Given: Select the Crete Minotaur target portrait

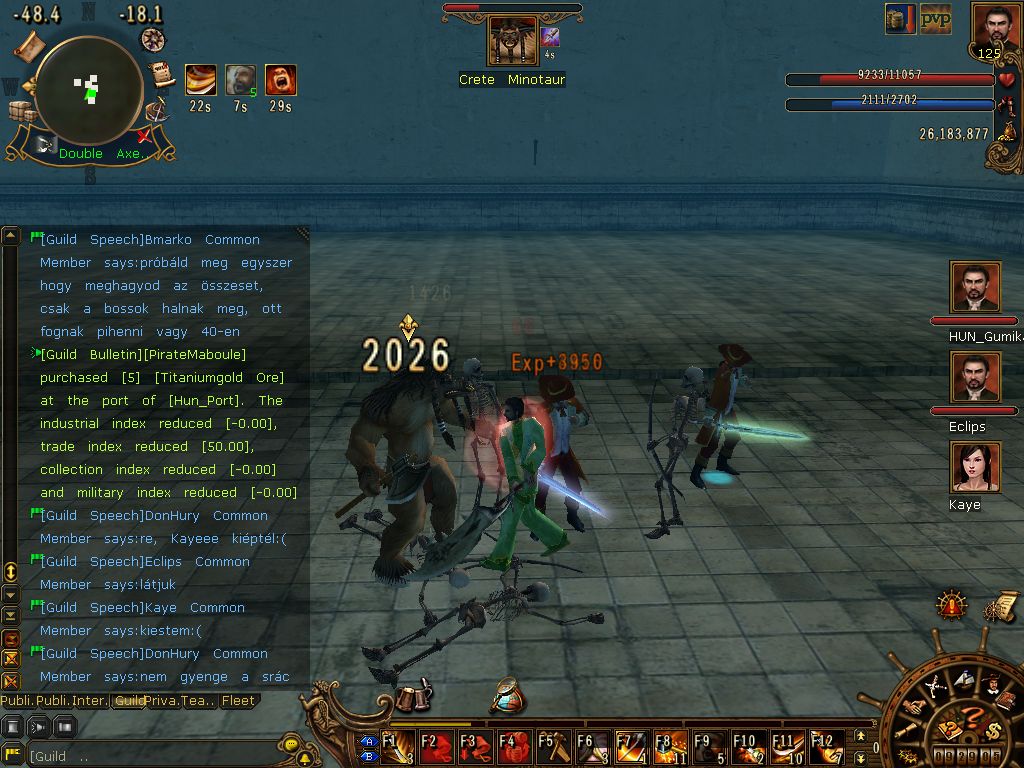Looking at the screenshot, I should [512, 42].
